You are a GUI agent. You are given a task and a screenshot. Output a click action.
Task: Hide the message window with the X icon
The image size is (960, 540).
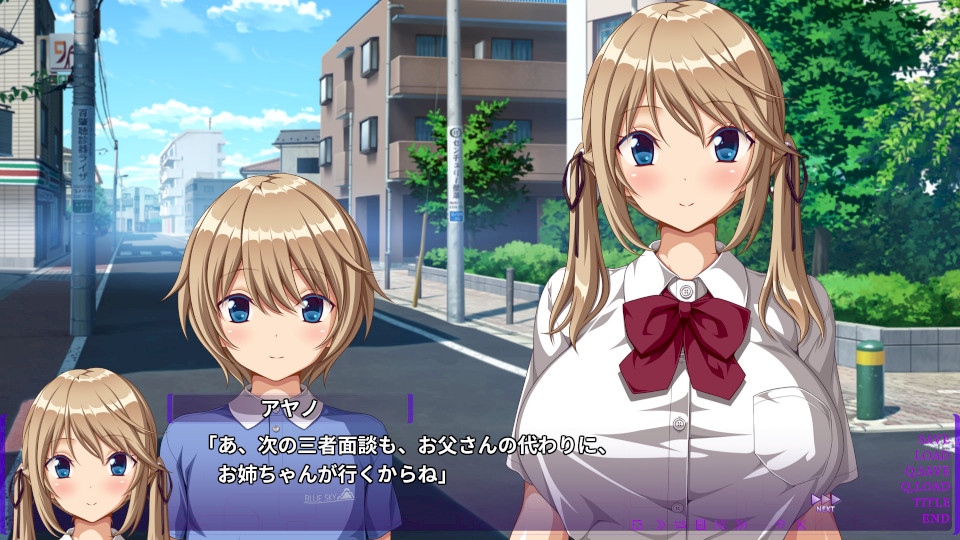pos(801,525)
